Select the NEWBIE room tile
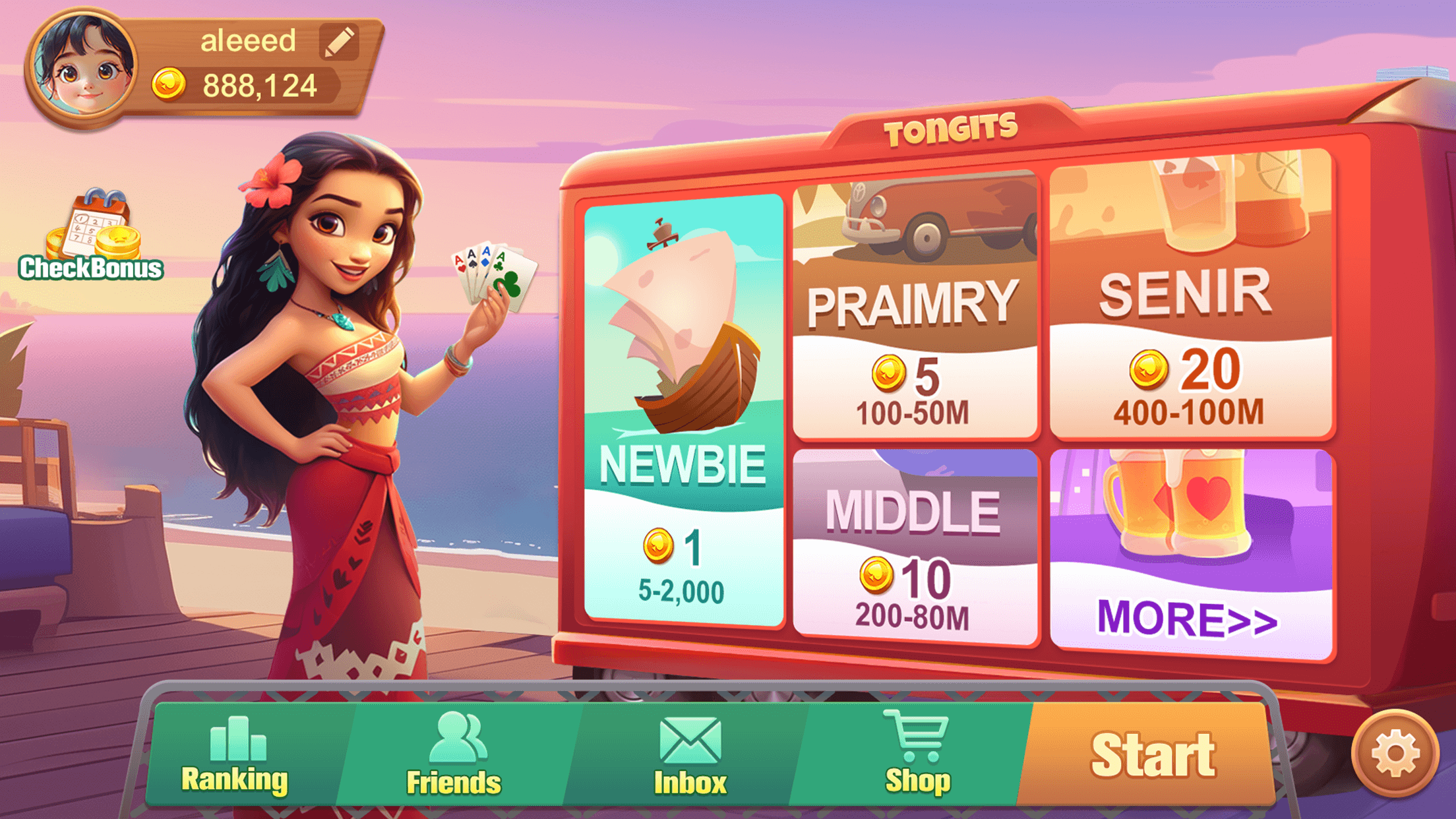Image resolution: width=1456 pixels, height=819 pixels. pos(684,409)
